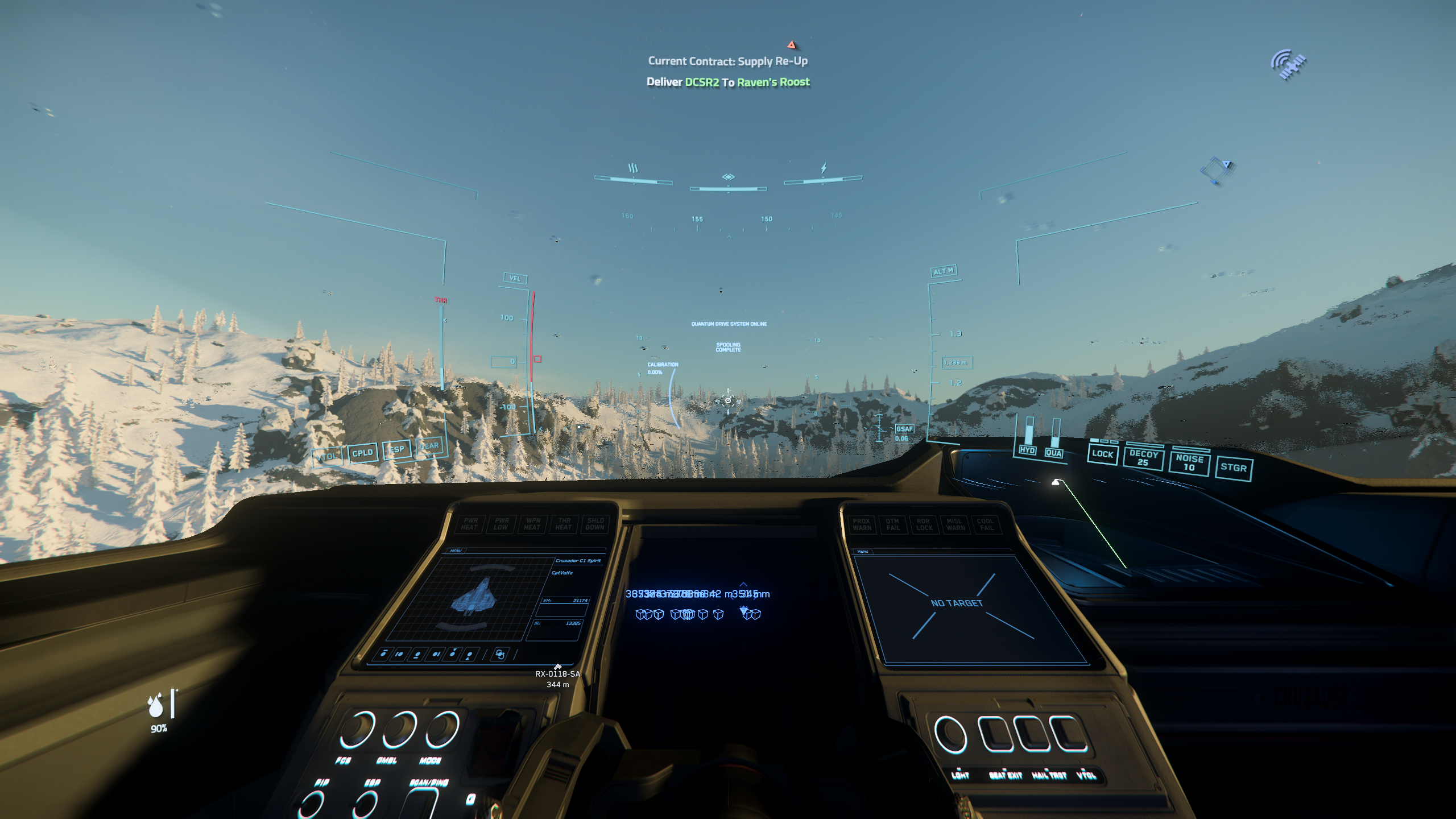Toggle the CPLD coupled mode indicator
This screenshot has width=1456, height=819.
click(x=362, y=453)
